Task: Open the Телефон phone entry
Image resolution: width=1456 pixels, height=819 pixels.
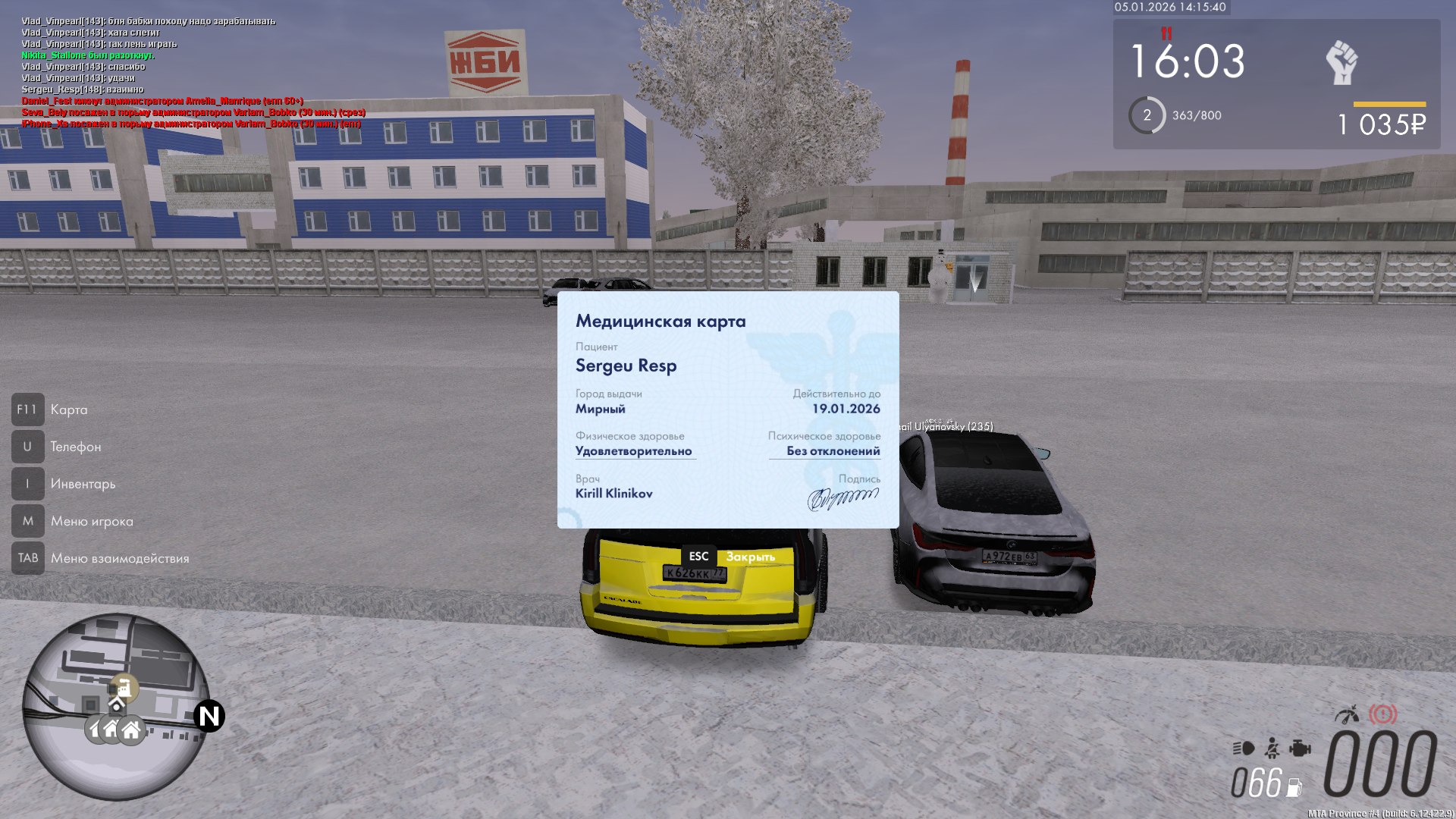Action: pos(75,447)
